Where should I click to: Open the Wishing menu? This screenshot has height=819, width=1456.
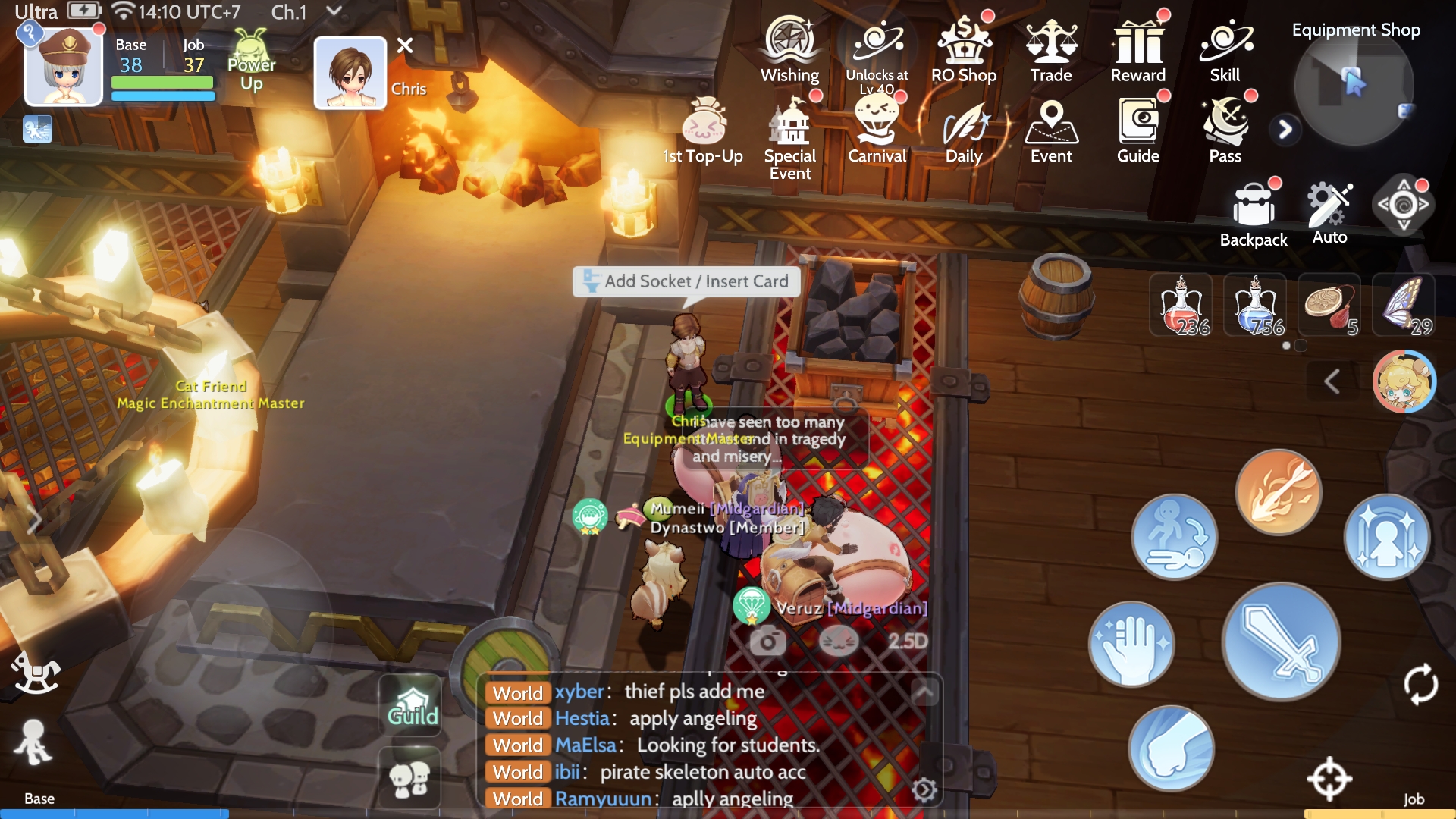point(789,49)
